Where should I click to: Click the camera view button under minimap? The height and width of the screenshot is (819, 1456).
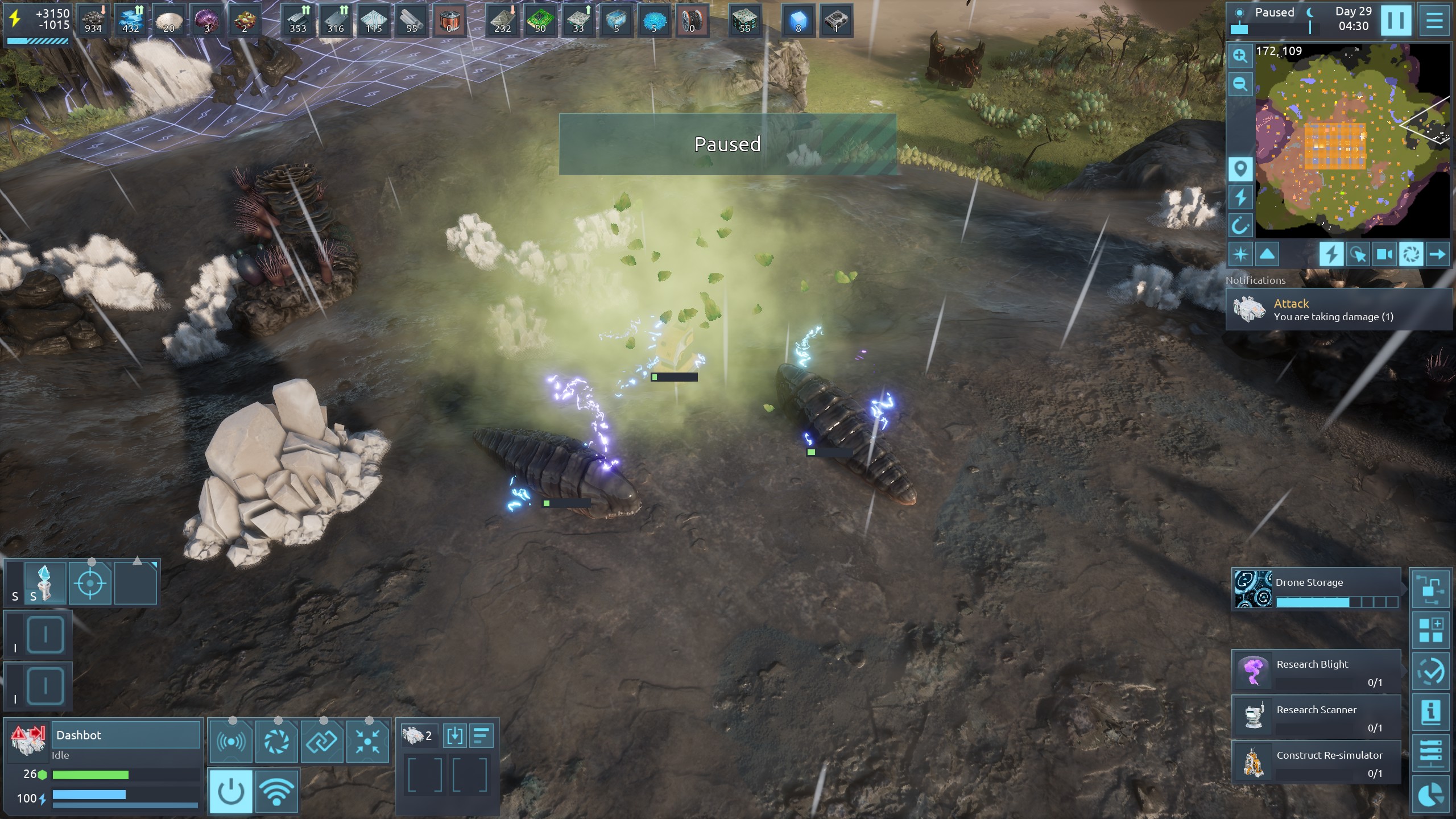tap(1384, 254)
